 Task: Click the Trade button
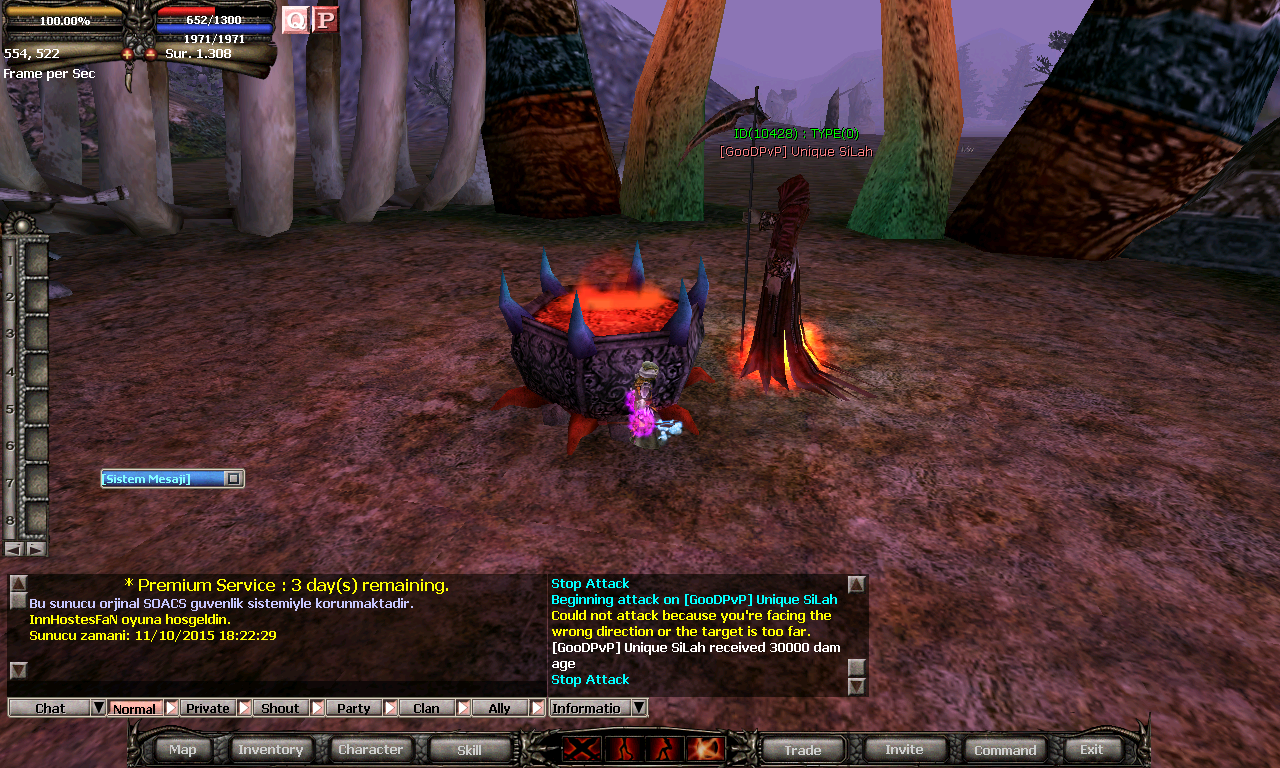pyautogui.click(x=802, y=749)
